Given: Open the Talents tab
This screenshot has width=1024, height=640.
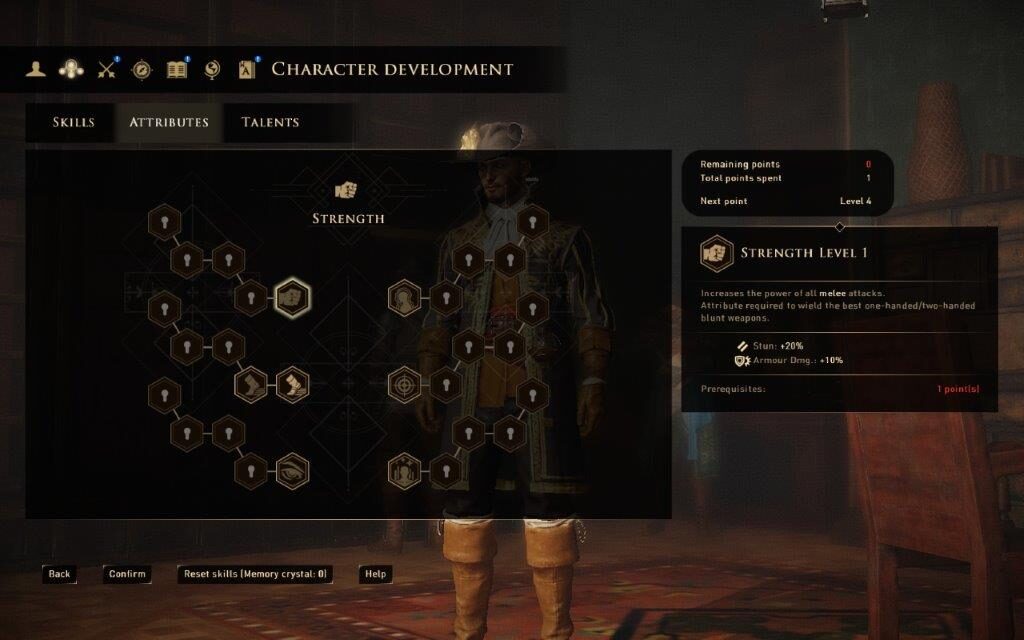Looking at the screenshot, I should coord(270,122).
